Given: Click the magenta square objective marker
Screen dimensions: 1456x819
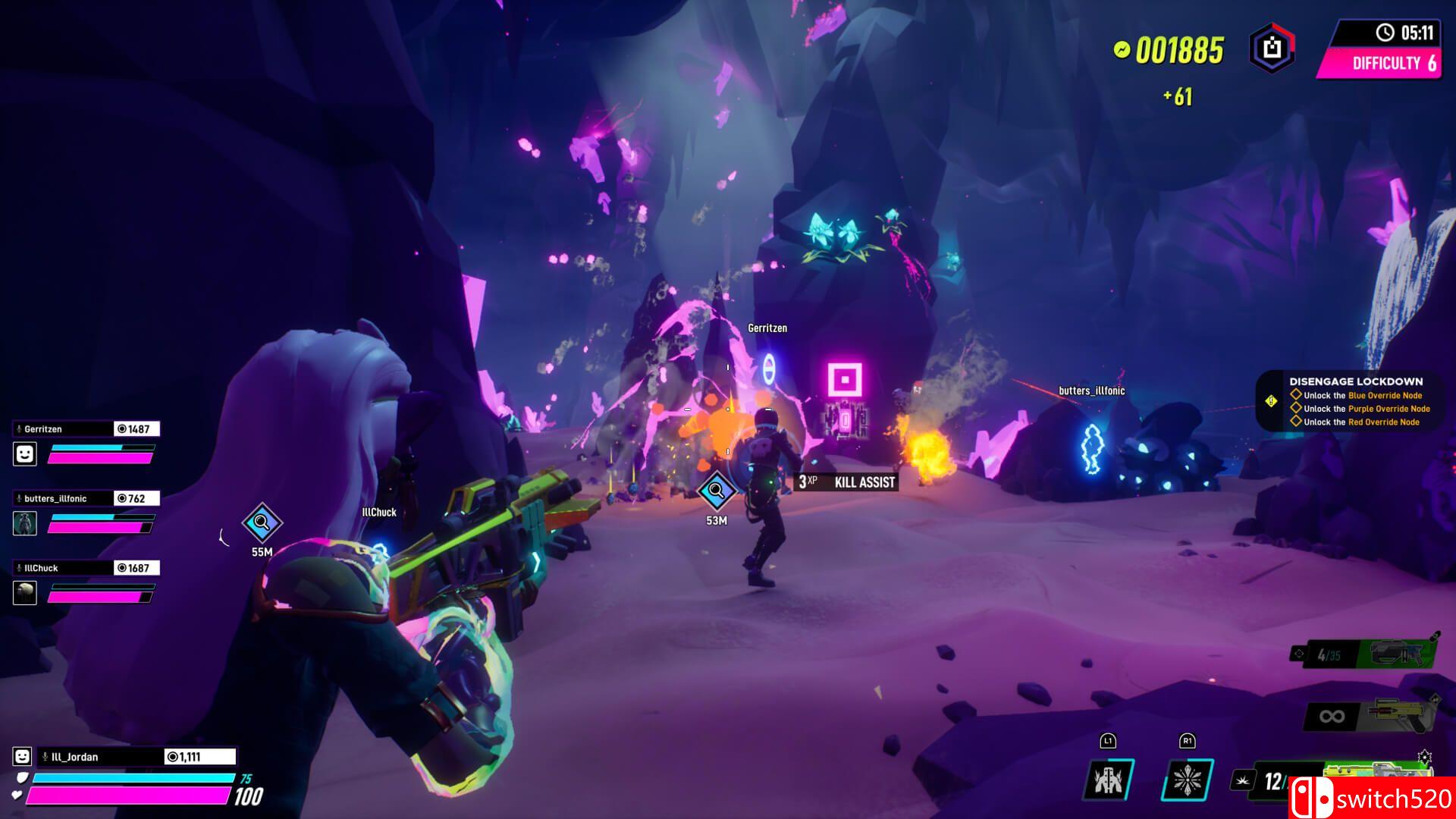Looking at the screenshot, I should click(x=844, y=380).
